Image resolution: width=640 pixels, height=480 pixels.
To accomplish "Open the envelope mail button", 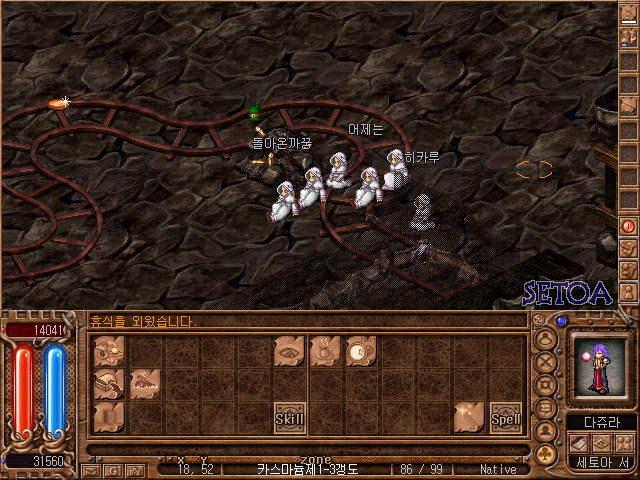I will click(91, 469).
